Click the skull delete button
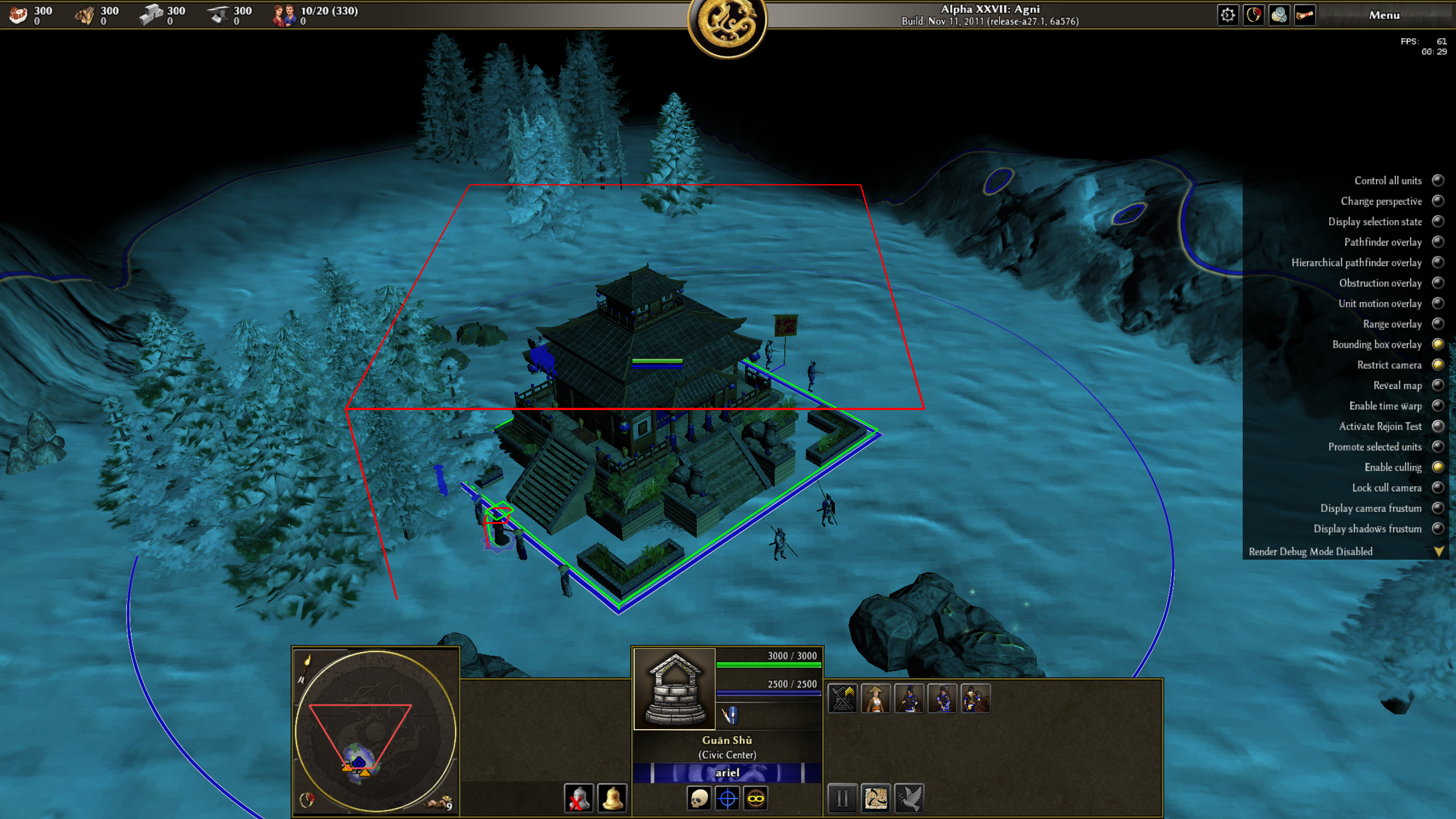The height and width of the screenshot is (819, 1456). pos(699,799)
